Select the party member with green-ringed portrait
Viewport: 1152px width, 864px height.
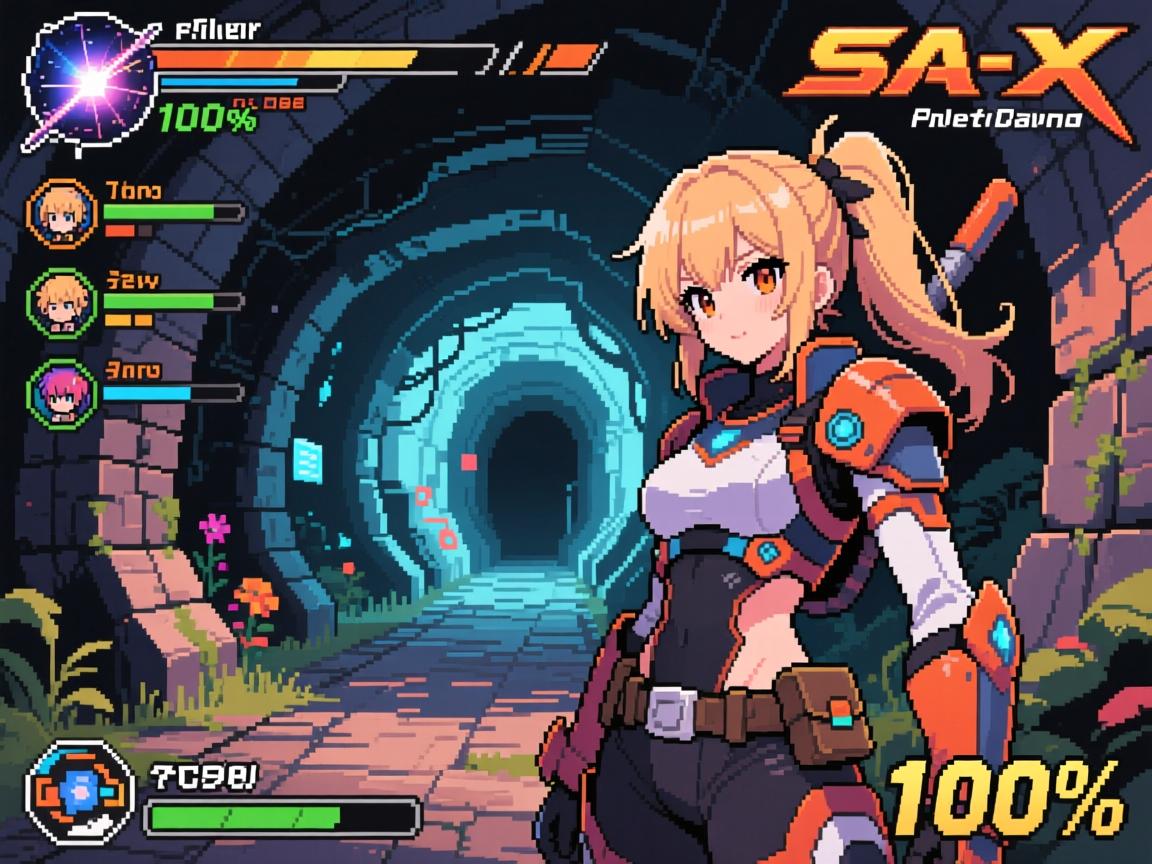pyautogui.click(x=58, y=300)
